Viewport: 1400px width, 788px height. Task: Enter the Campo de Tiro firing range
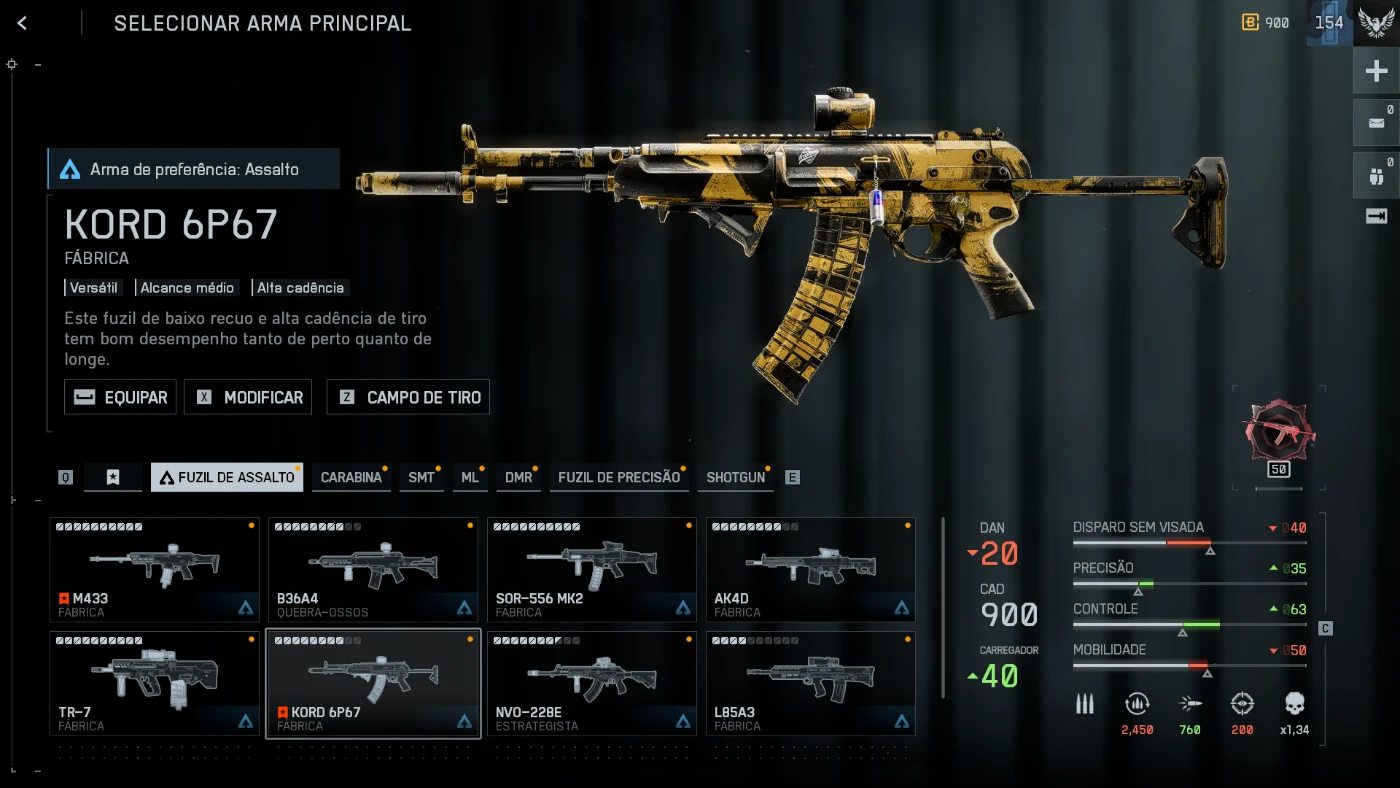408,397
